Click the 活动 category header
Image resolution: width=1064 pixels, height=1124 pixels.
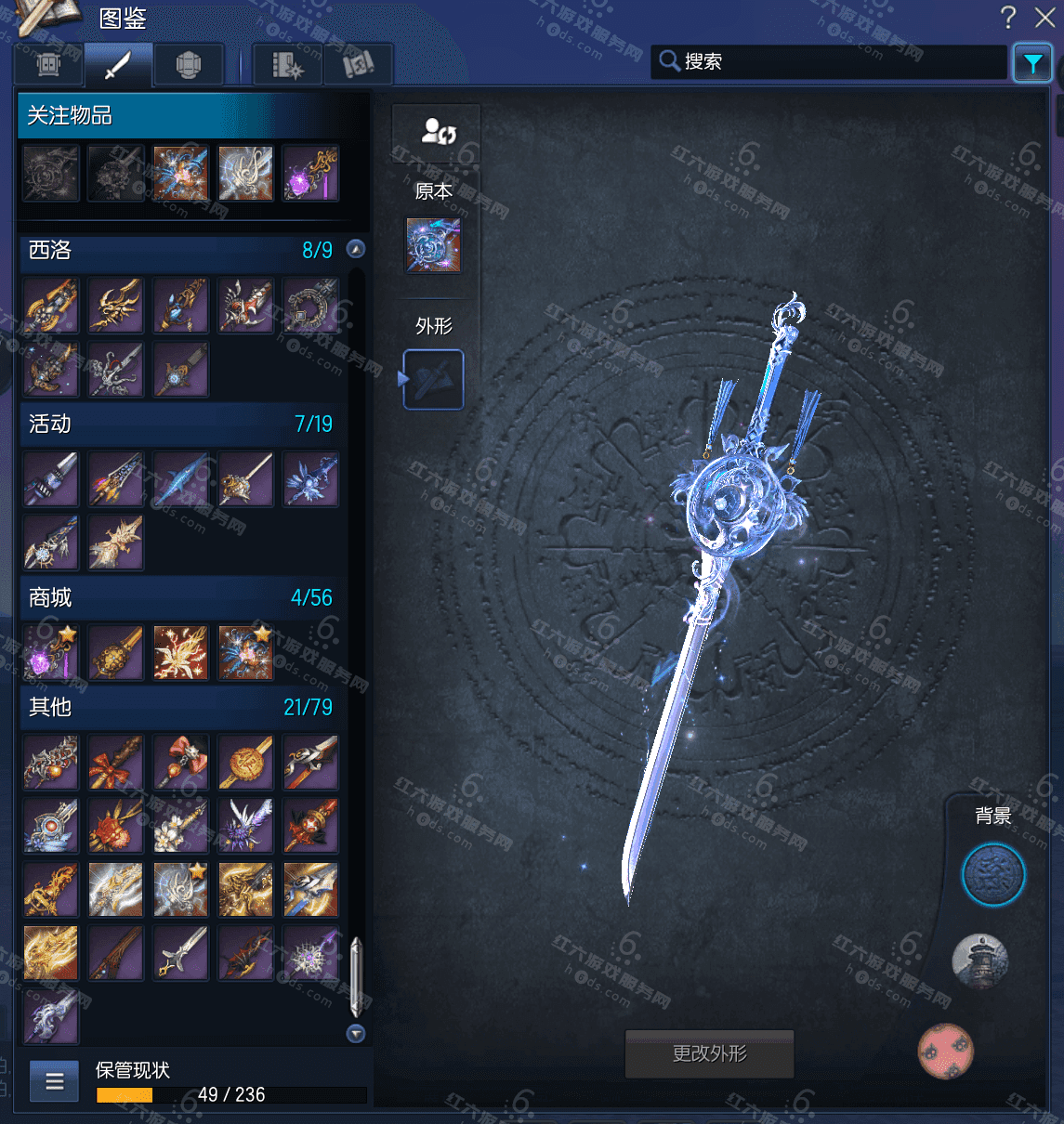point(181,424)
